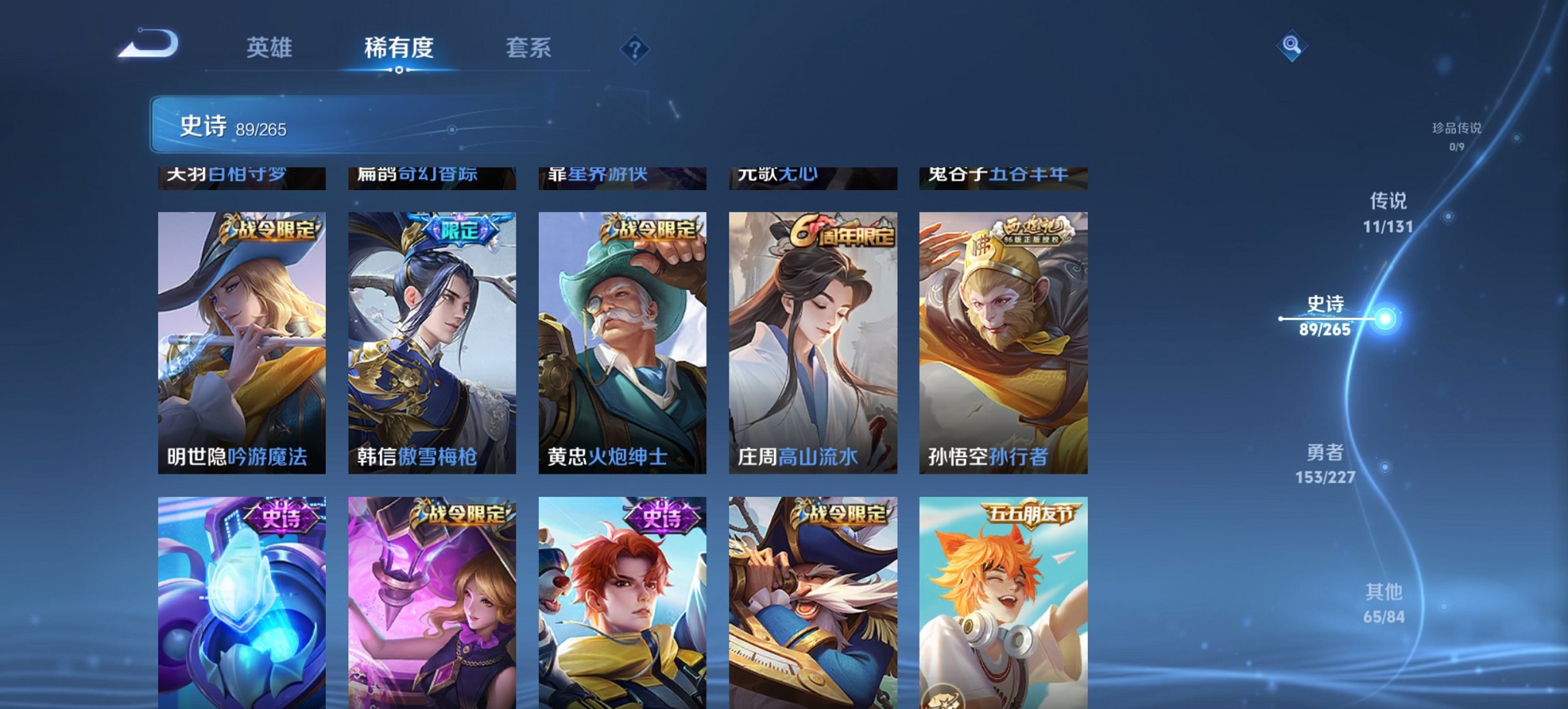Select the 稀有度 tab

point(398,48)
